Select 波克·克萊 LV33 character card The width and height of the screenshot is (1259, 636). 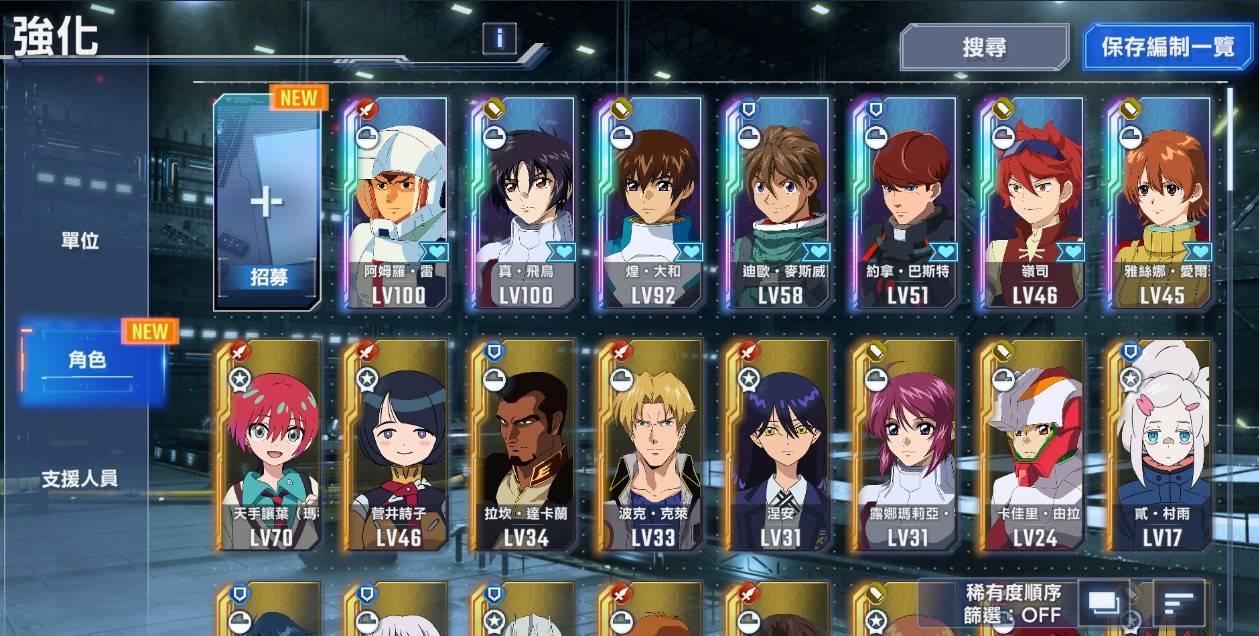point(652,446)
